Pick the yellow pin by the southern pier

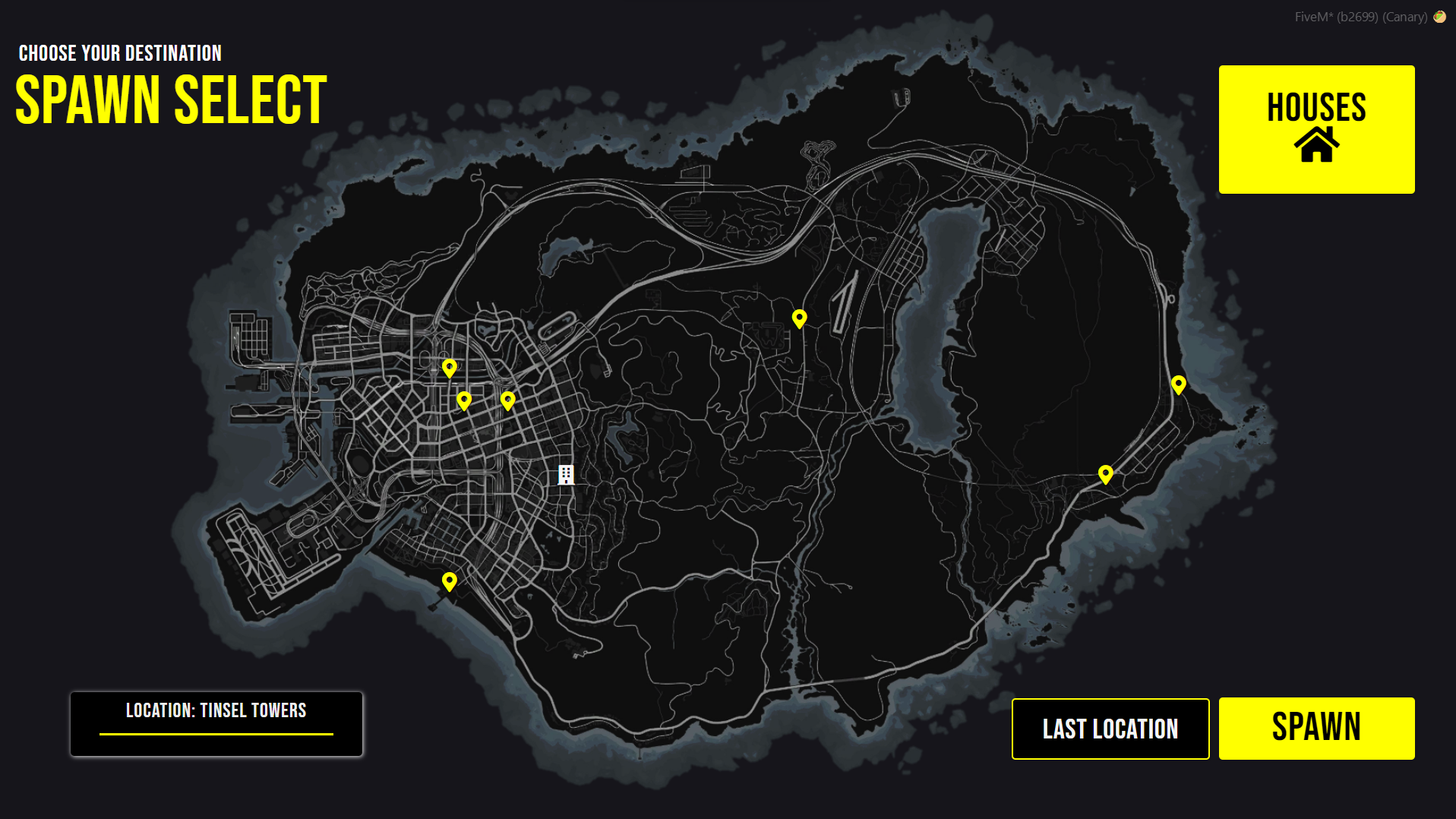pos(450,582)
